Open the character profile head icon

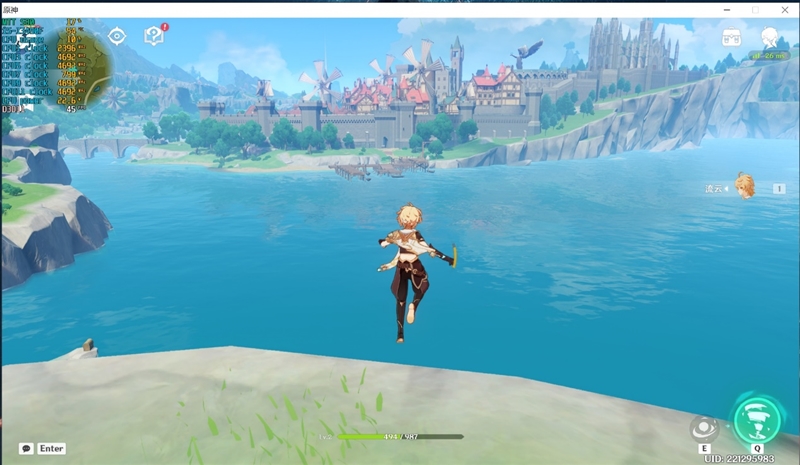769,38
